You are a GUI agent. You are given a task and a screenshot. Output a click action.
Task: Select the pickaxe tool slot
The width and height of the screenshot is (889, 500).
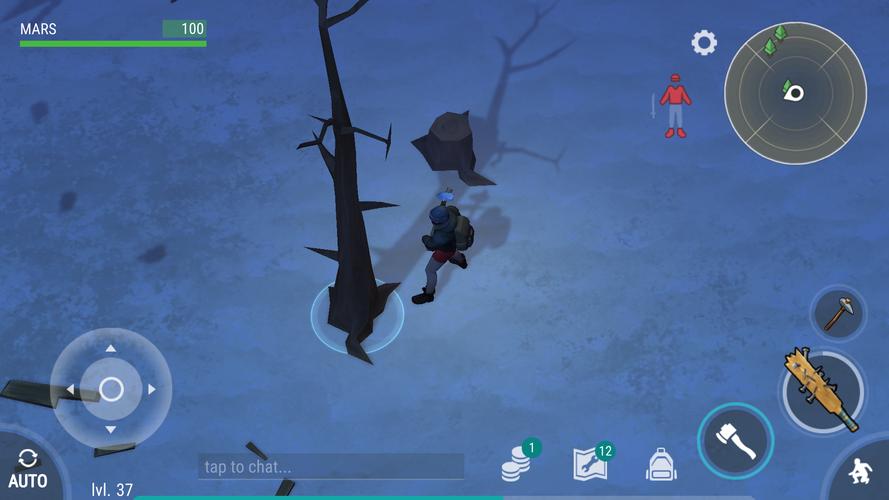[x=837, y=314]
